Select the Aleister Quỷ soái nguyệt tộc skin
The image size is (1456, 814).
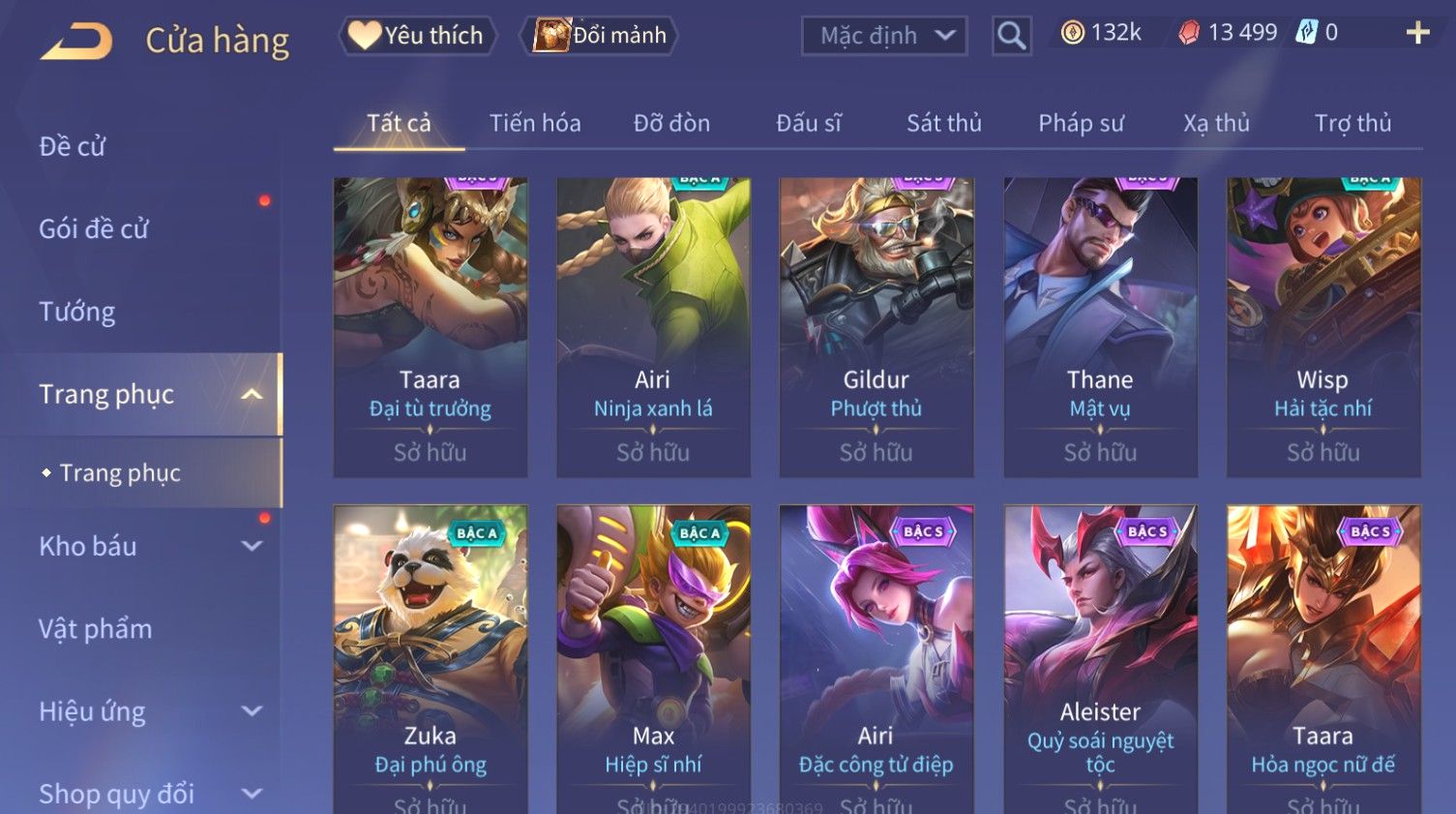1100,658
